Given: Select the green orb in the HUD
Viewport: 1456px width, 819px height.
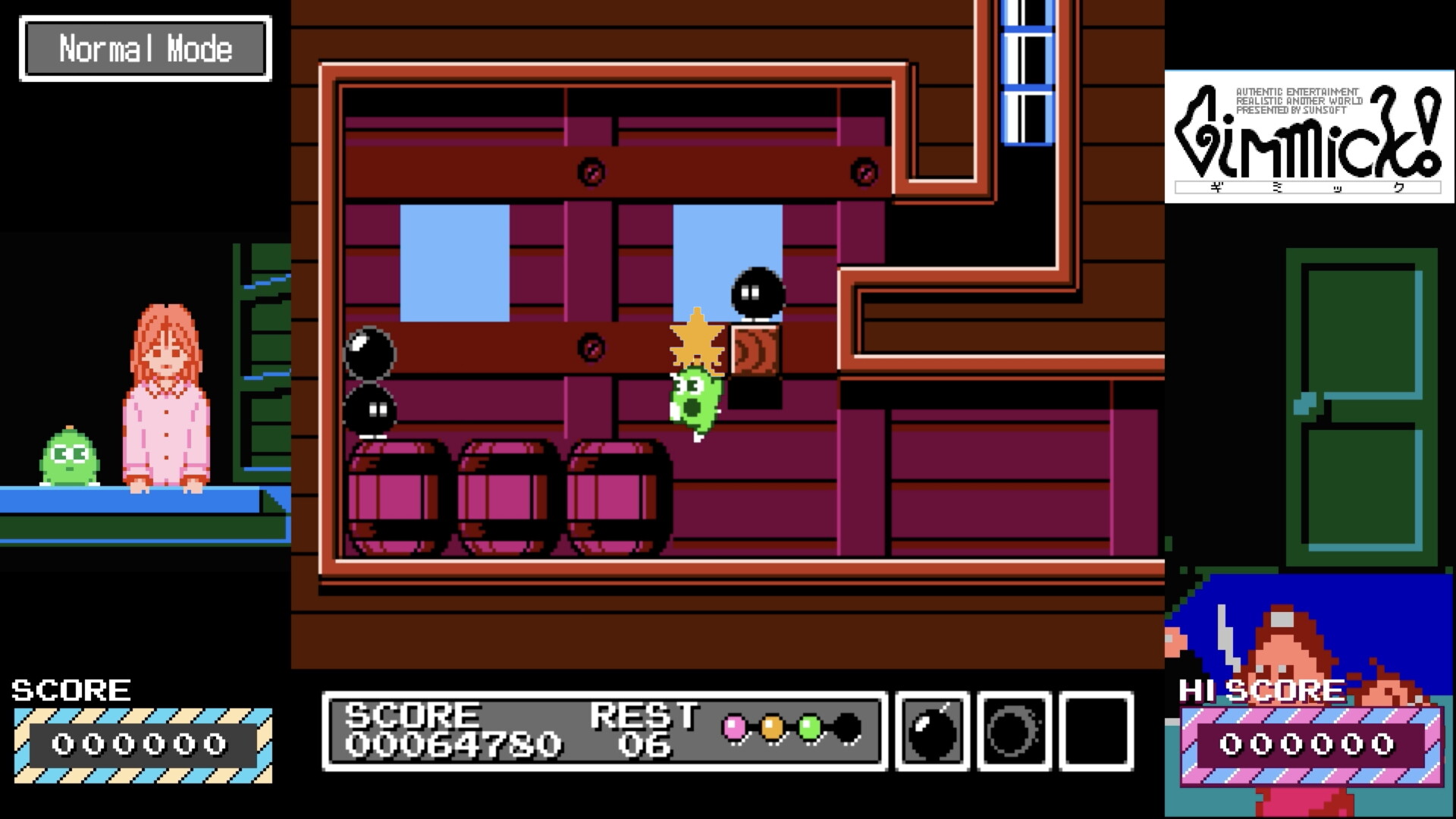Looking at the screenshot, I should pyautogui.click(x=808, y=727).
